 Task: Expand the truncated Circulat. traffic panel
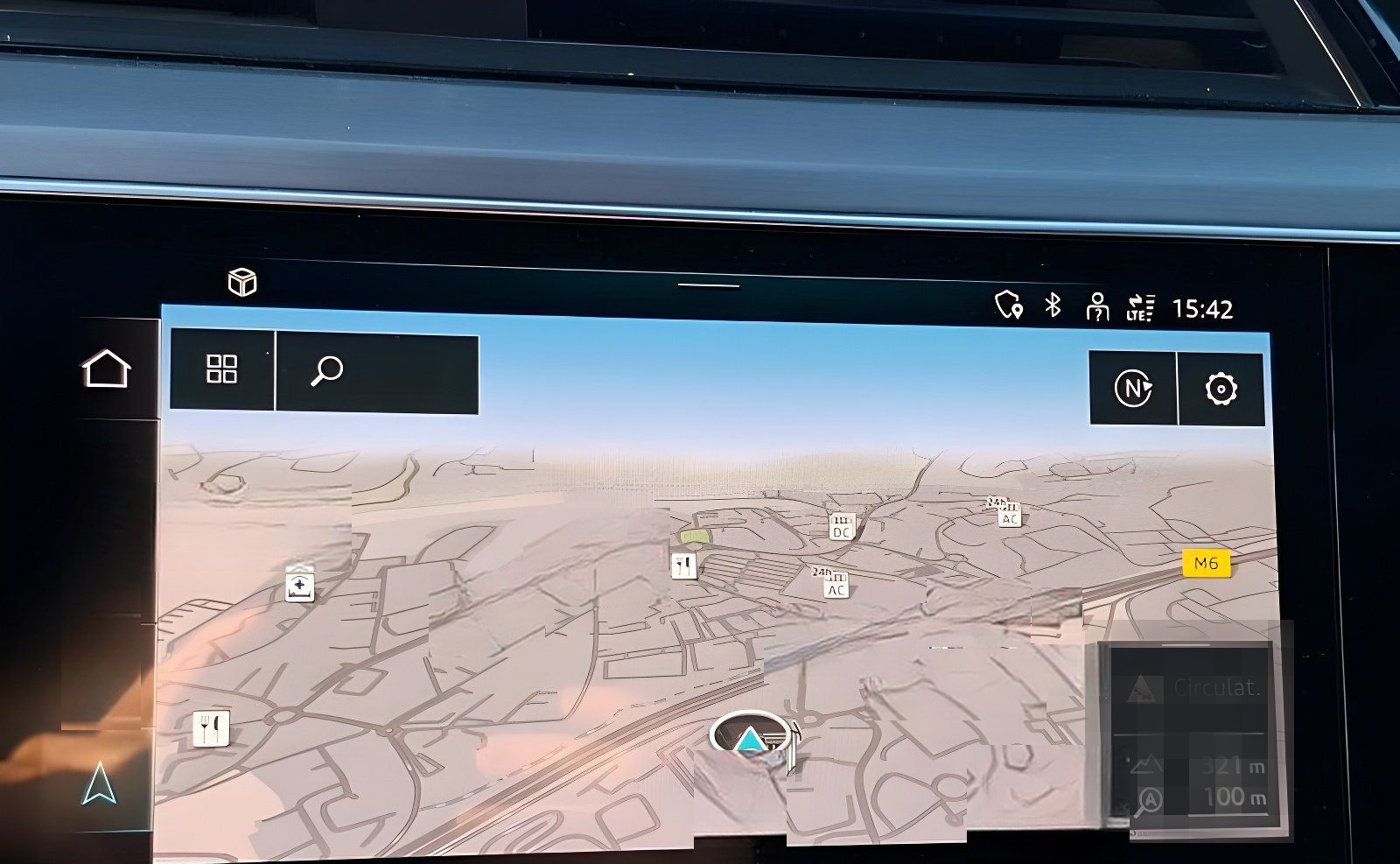coord(1215,690)
